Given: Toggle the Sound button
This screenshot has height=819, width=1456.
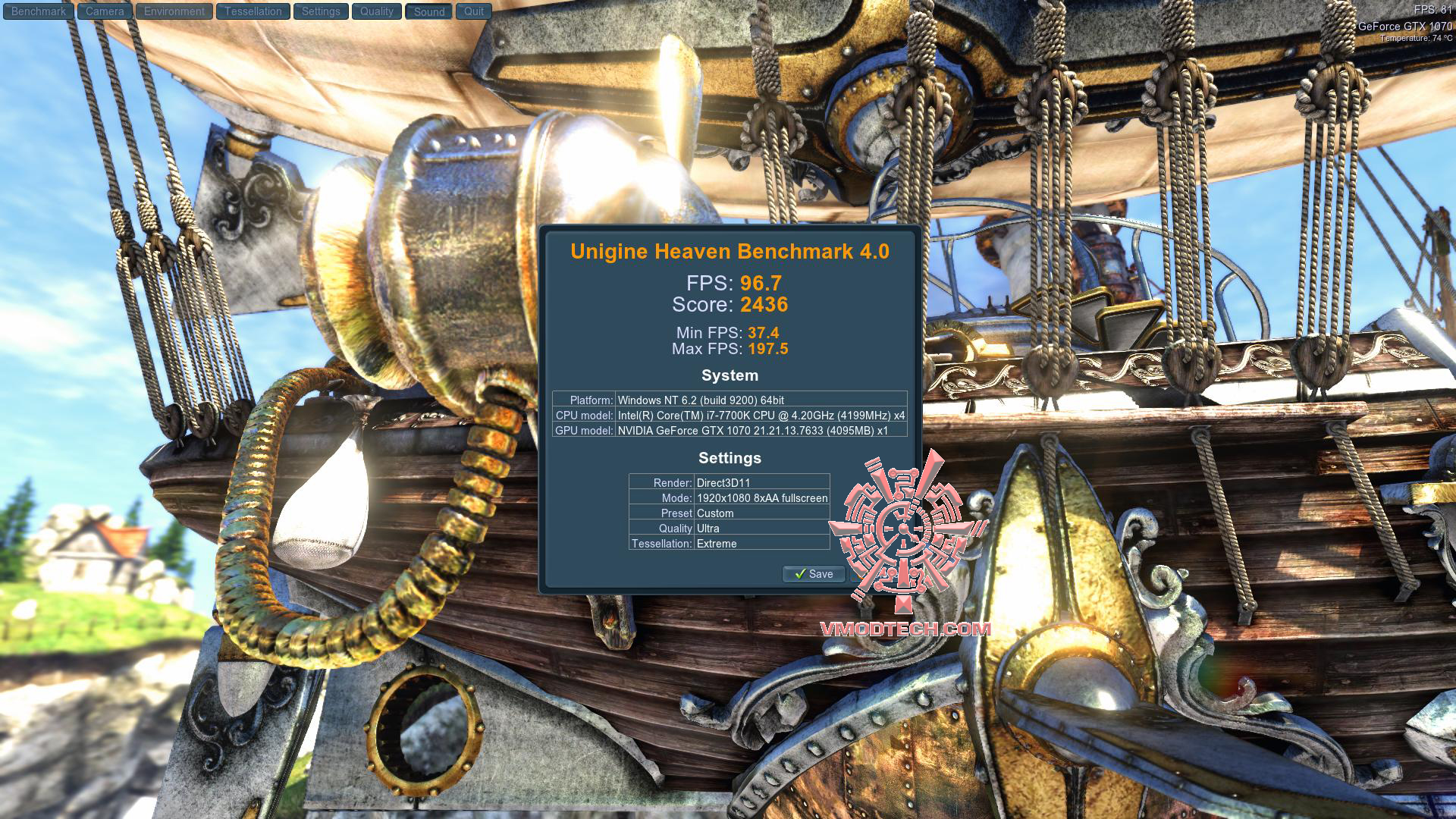Looking at the screenshot, I should tap(429, 11).
